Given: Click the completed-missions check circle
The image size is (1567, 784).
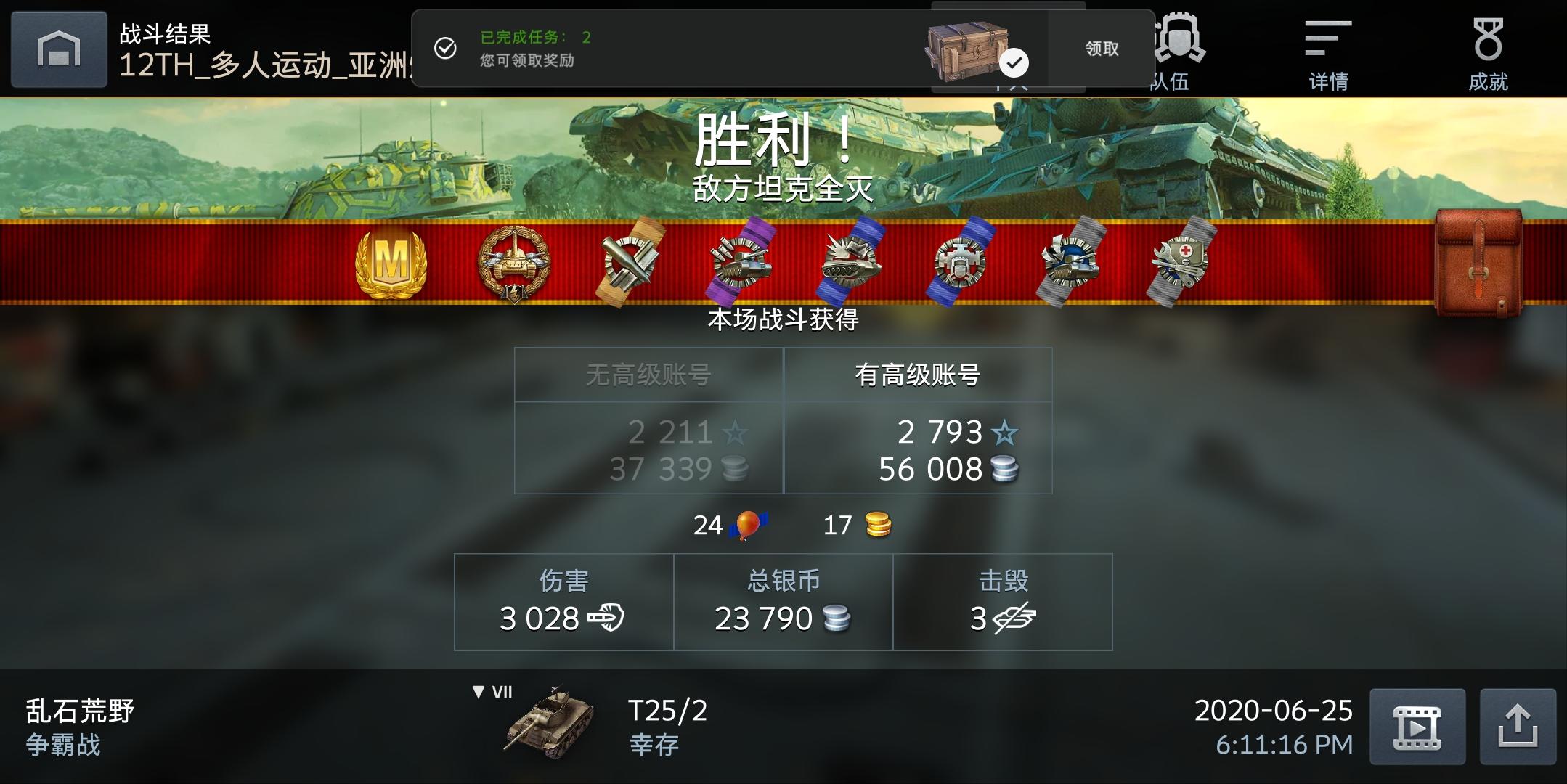Looking at the screenshot, I should coord(444,48).
